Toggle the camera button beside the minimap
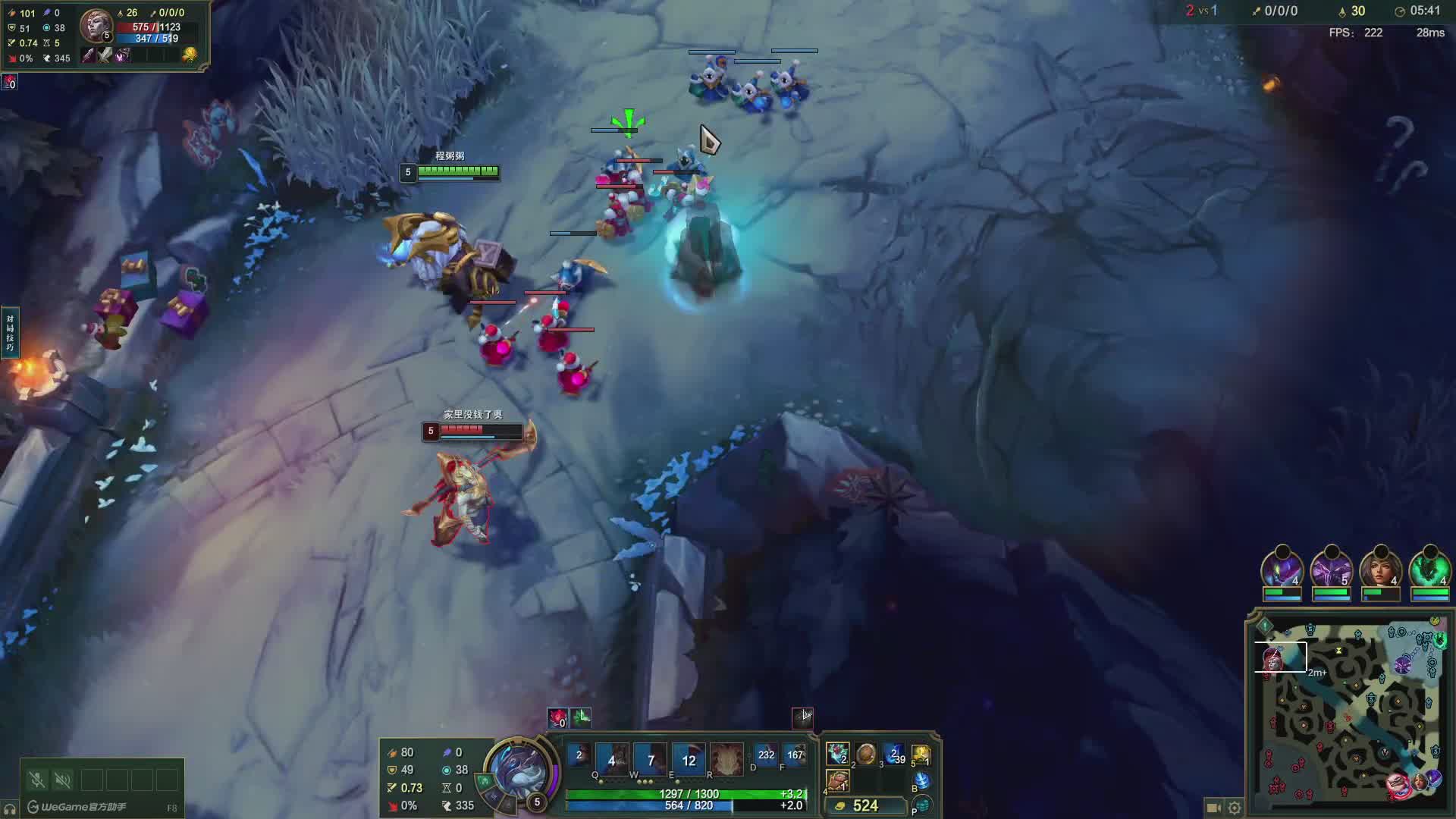 click(1213, 808)
